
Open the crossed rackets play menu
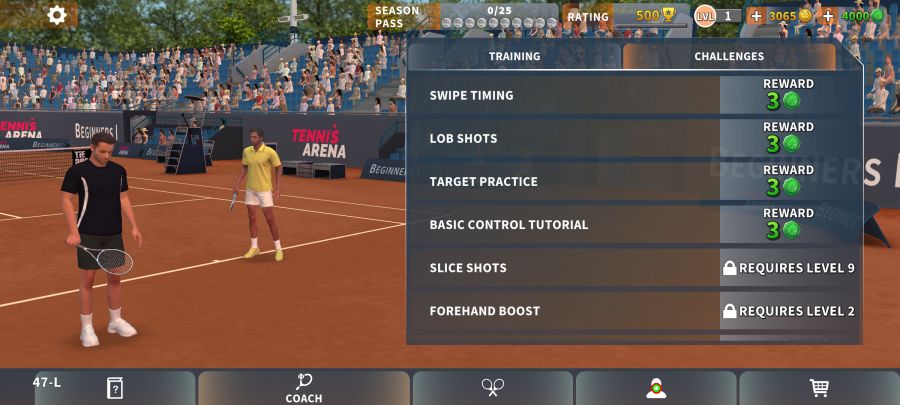[493, 388]
